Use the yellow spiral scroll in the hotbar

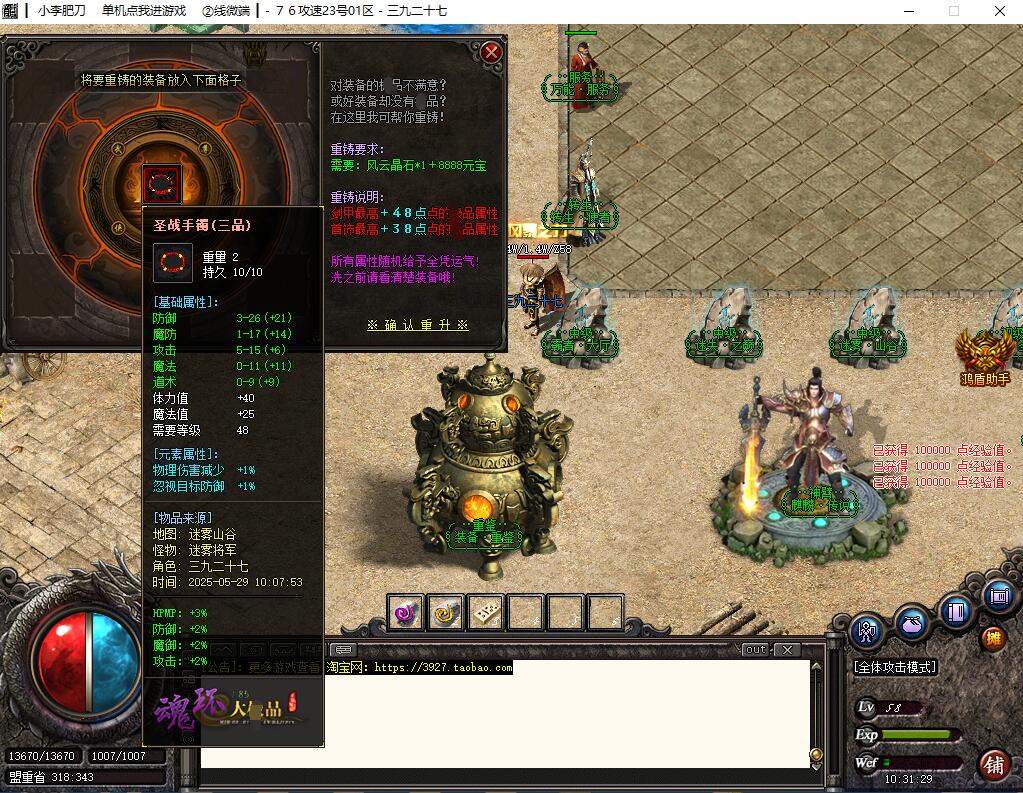coord(446,612)
